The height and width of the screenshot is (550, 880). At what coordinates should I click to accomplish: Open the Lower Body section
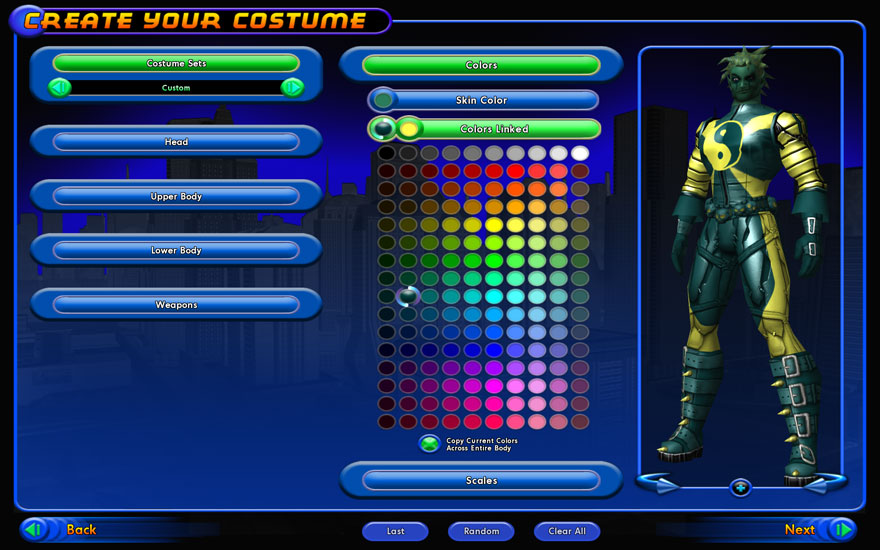pyautogui.click(x=176, y=250)
